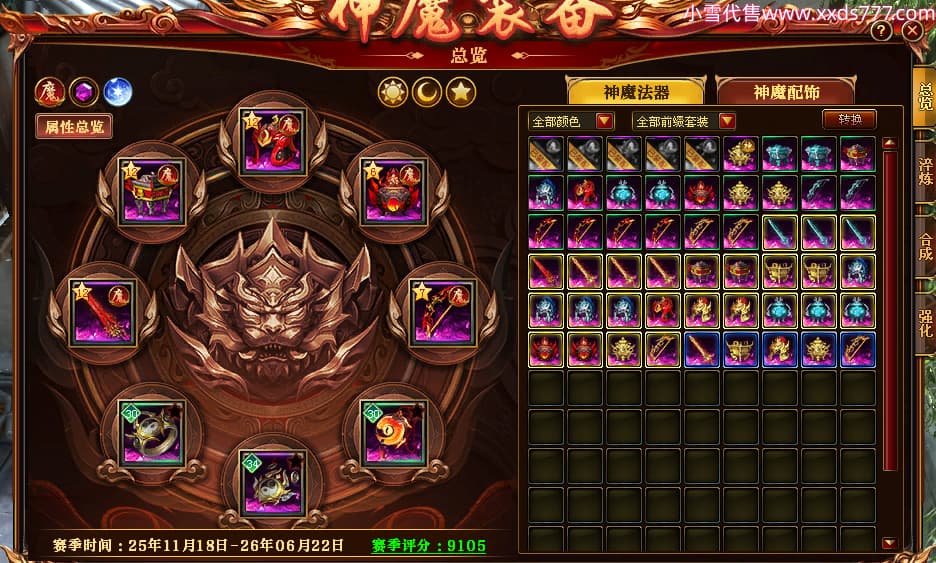This screenshot has width=936, height=563.
Task: Switch to the 神魔配饰 tab
Action: (786, 92)
